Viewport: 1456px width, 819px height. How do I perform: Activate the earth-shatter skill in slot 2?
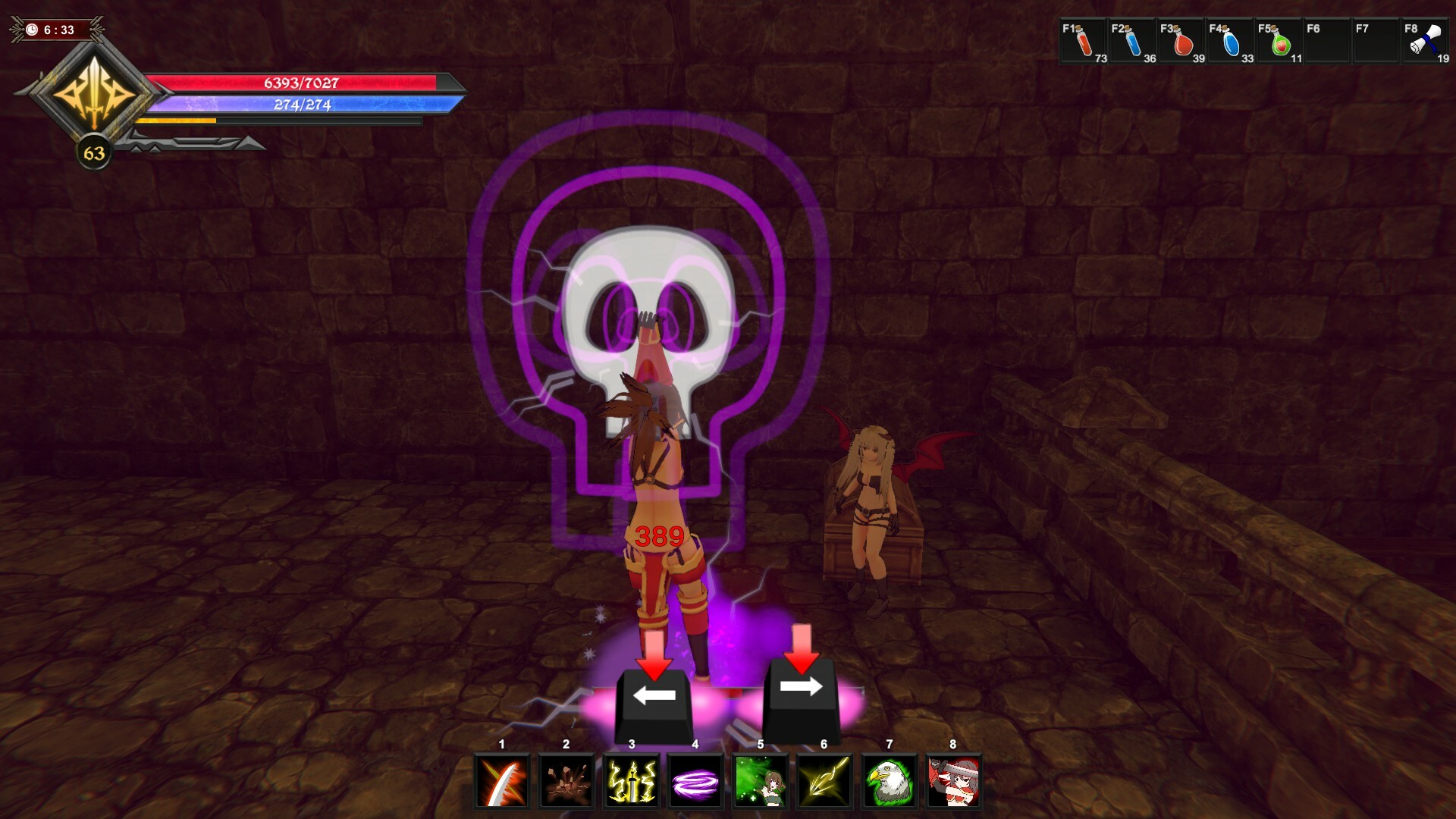[565, 783]
